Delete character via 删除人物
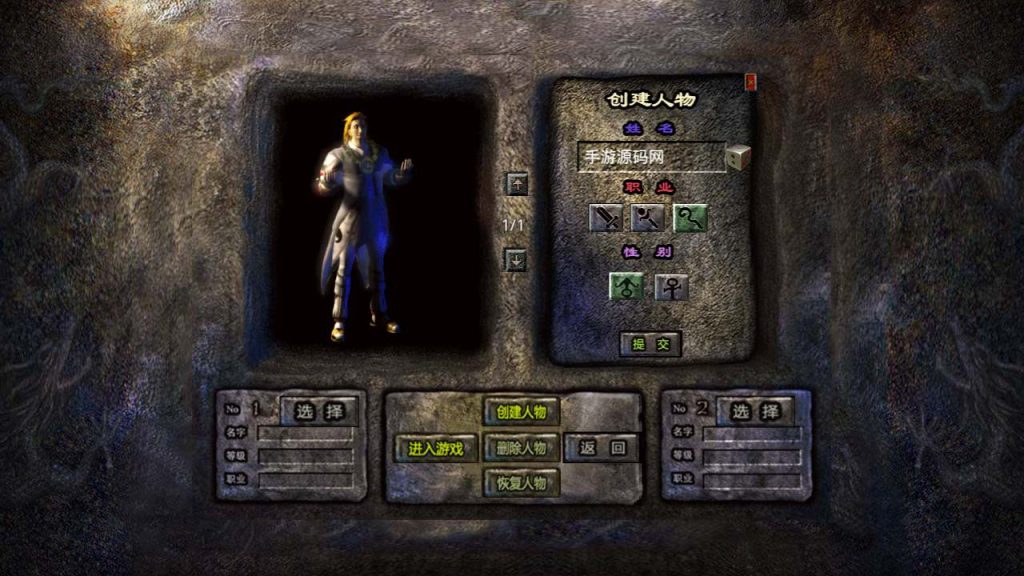This screenshot has height=576, width=1024. tap(521, 448)
